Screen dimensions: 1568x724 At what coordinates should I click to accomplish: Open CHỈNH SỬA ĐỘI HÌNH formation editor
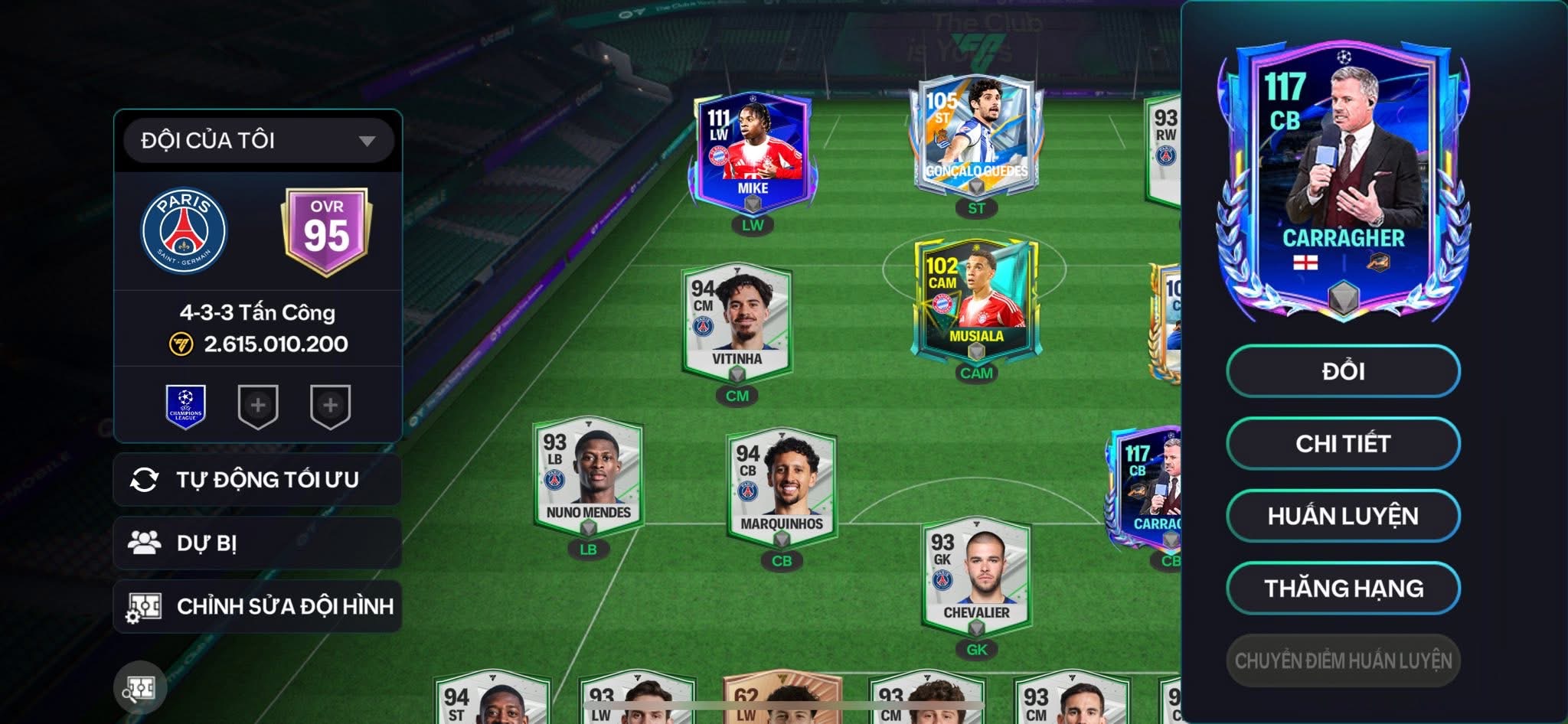click(257, 606)
